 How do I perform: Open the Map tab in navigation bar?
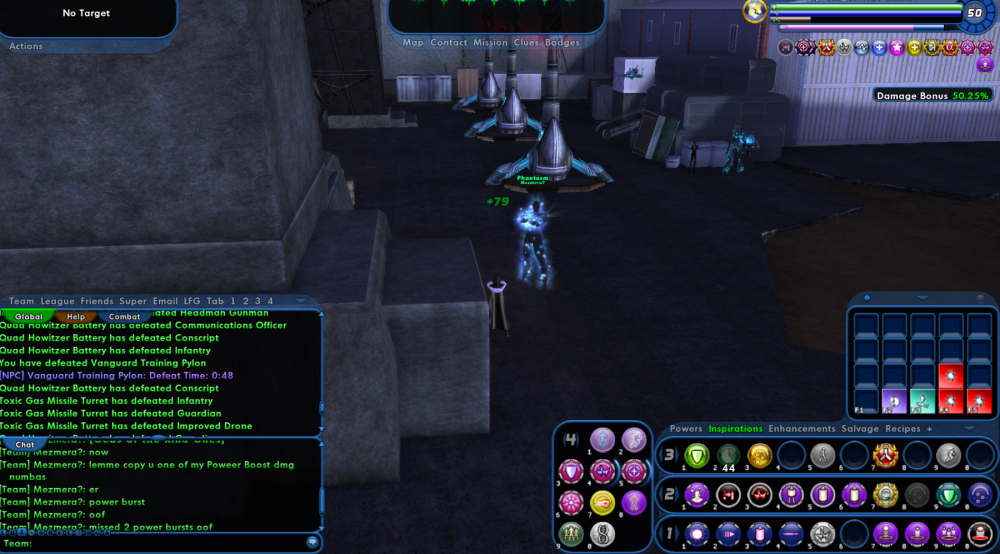(413, 43)
